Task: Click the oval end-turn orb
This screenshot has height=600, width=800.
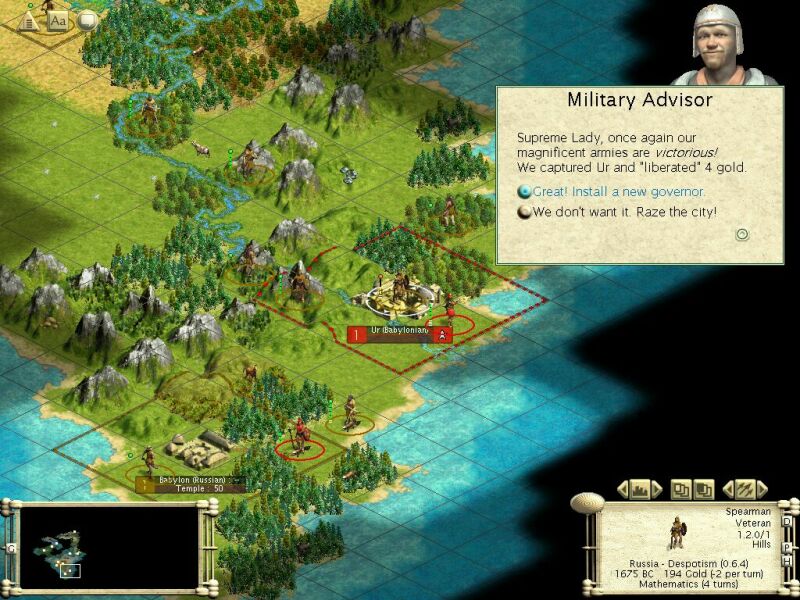Action: [x=587, y=503]
